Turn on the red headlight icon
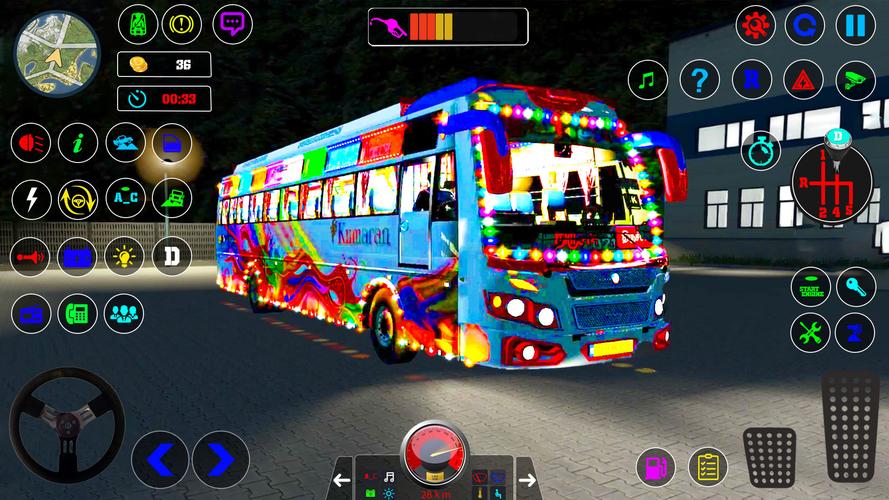Screen dimensions: 889x500 click(x=31, y=143)
